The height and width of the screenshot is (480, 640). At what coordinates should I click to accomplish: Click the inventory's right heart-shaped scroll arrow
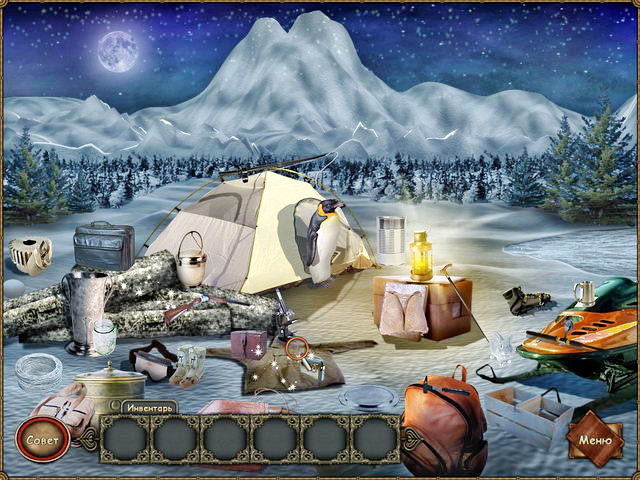pos(409,439)
